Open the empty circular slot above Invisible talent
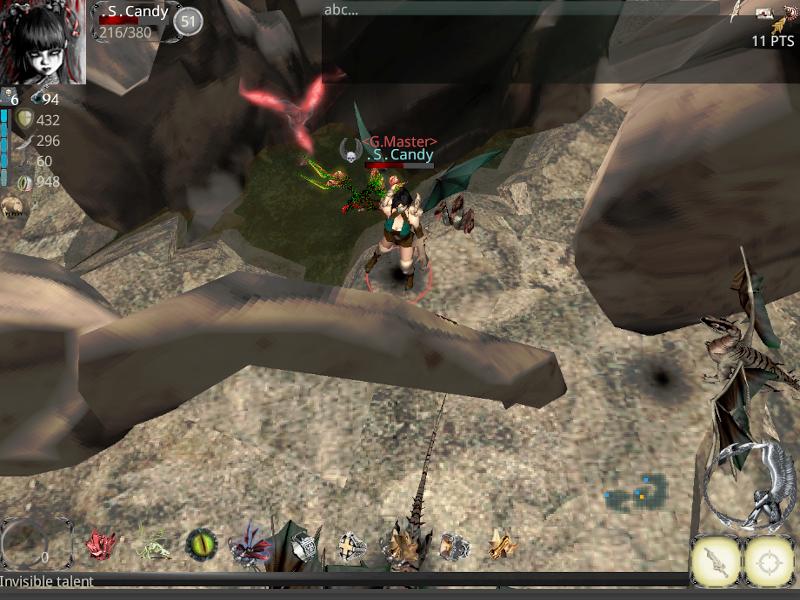 36,544
